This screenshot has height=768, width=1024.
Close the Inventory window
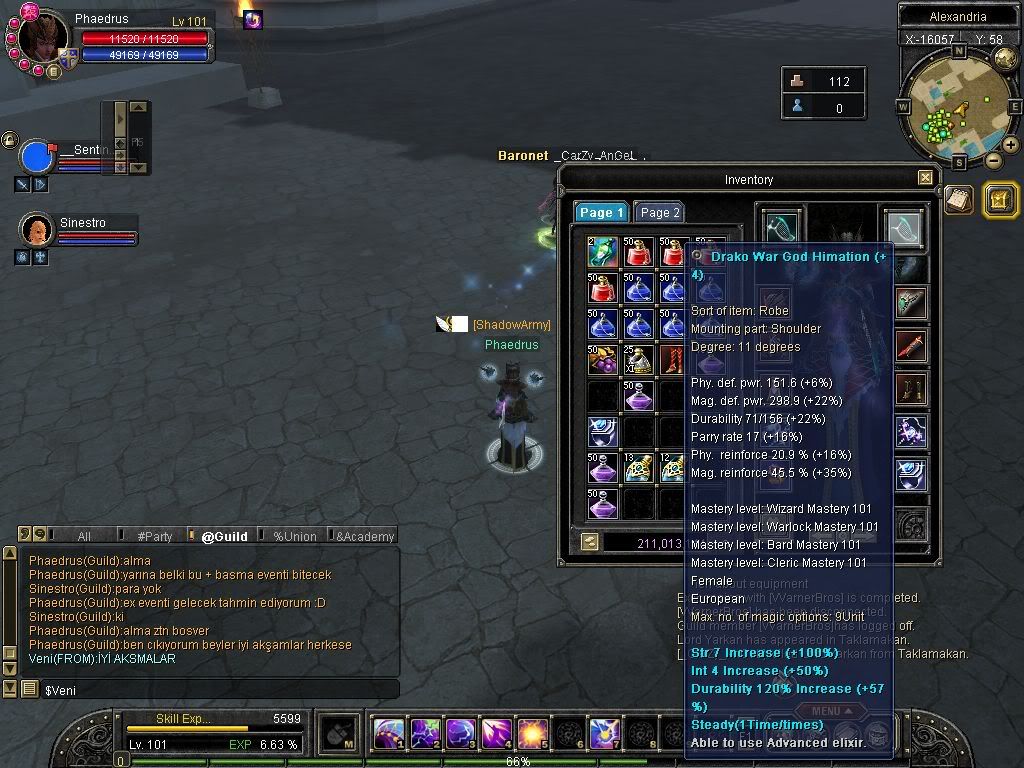pyautogui.click(x=925, y=178)
